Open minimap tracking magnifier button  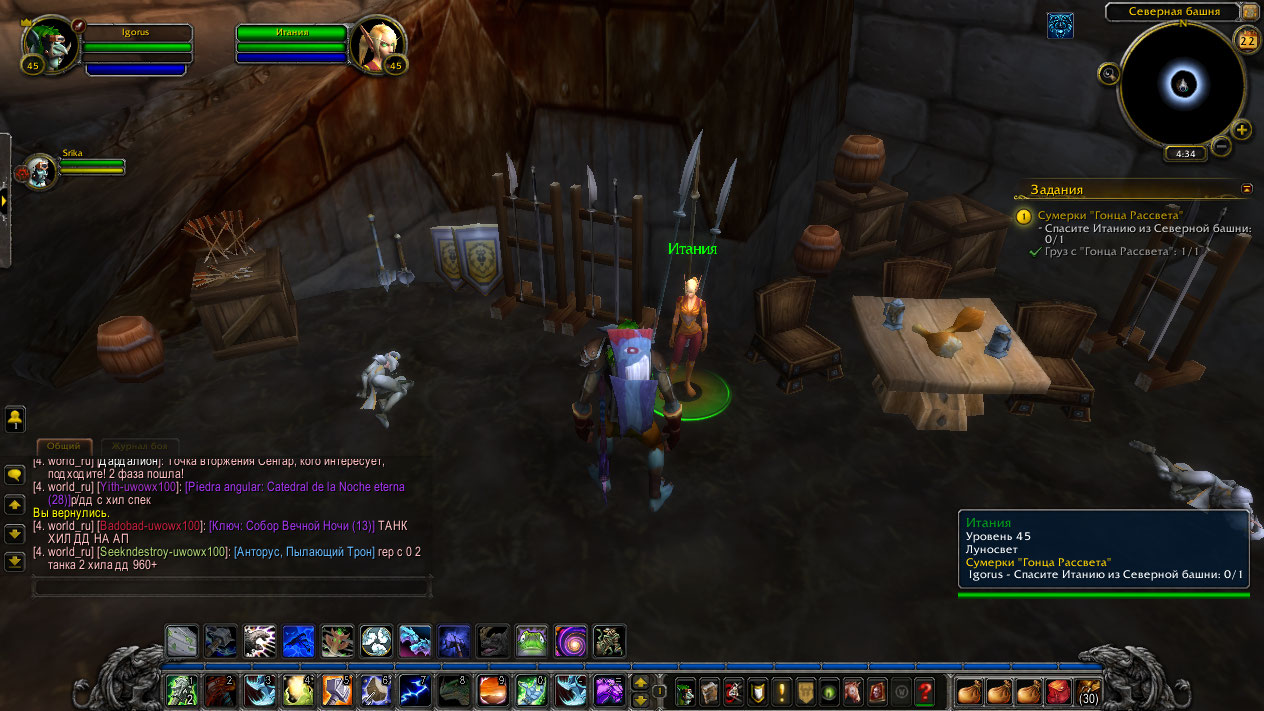[1108, 73]
